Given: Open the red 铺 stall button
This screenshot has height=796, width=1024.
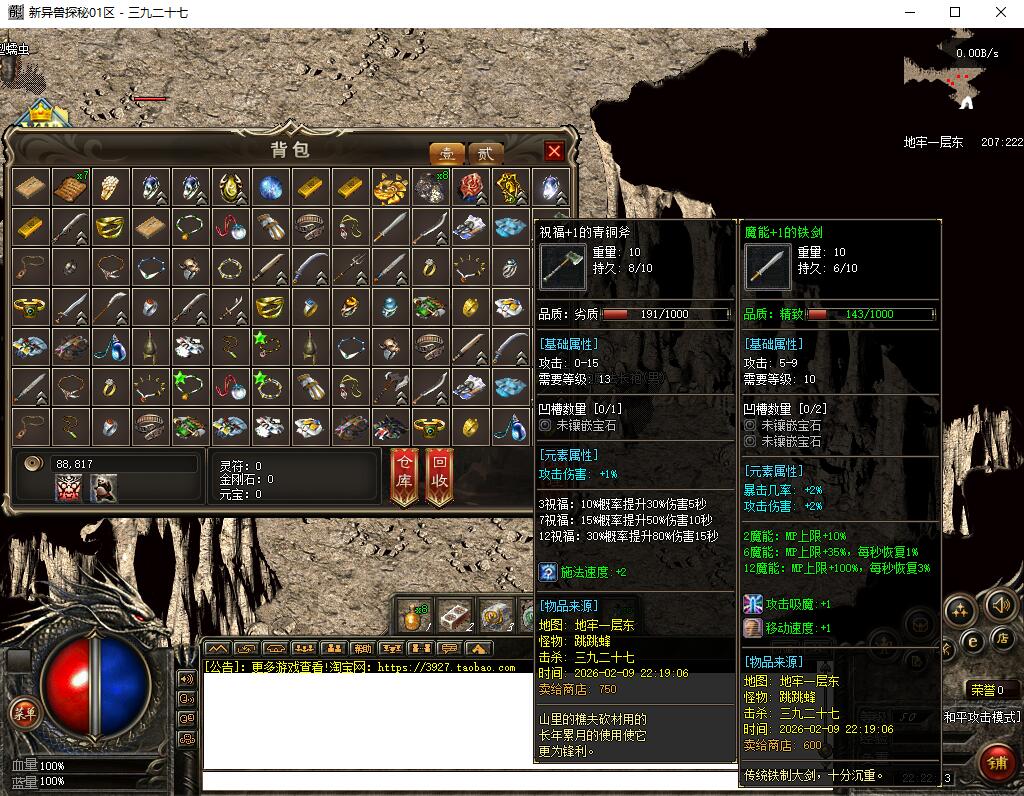Looking at the screenshot, I should coord(996,762).
